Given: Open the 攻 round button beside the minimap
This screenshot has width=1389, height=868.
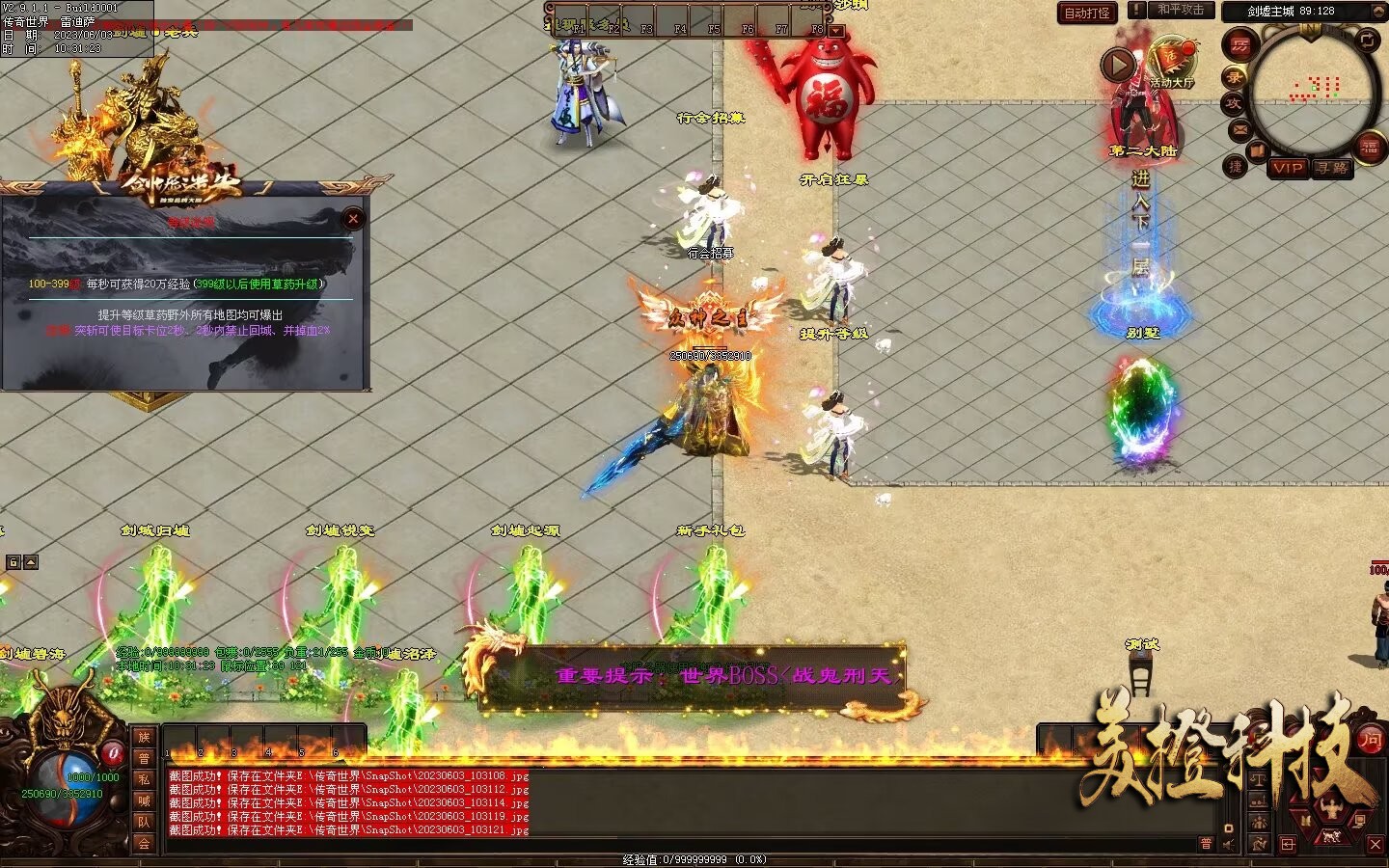Looking at the screenshot, I should click(x=1234, y=103).
